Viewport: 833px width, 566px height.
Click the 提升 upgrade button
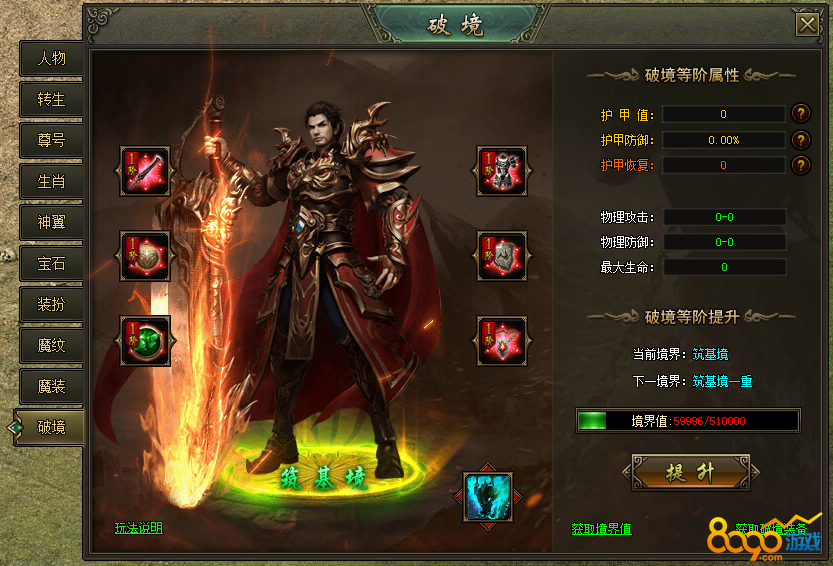pyautogui.click(x=690, y=472)
